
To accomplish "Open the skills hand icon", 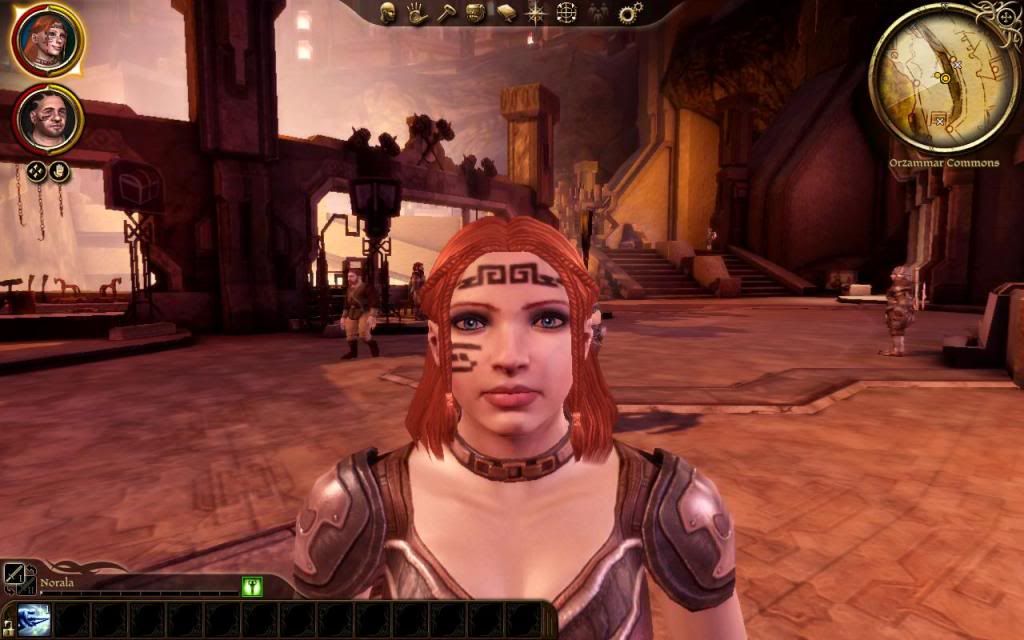I will pos(416,13).
